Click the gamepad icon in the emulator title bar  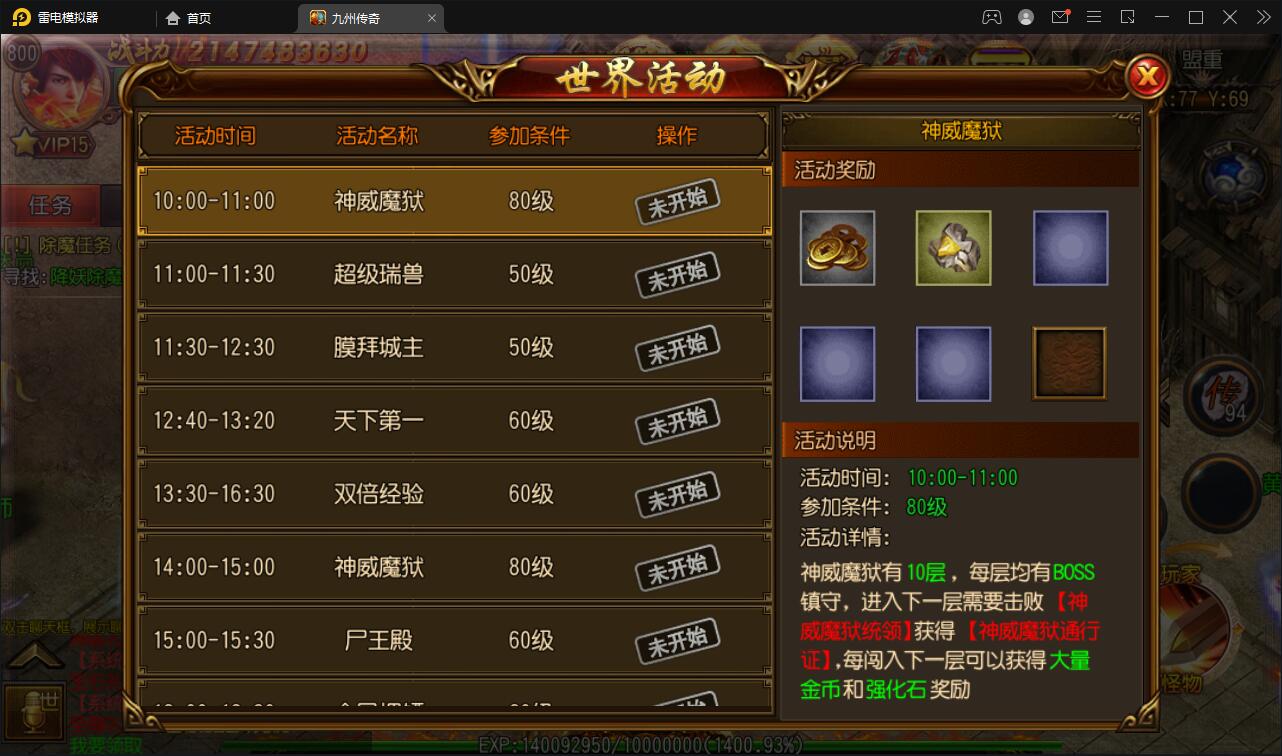[x=991, y=17]
